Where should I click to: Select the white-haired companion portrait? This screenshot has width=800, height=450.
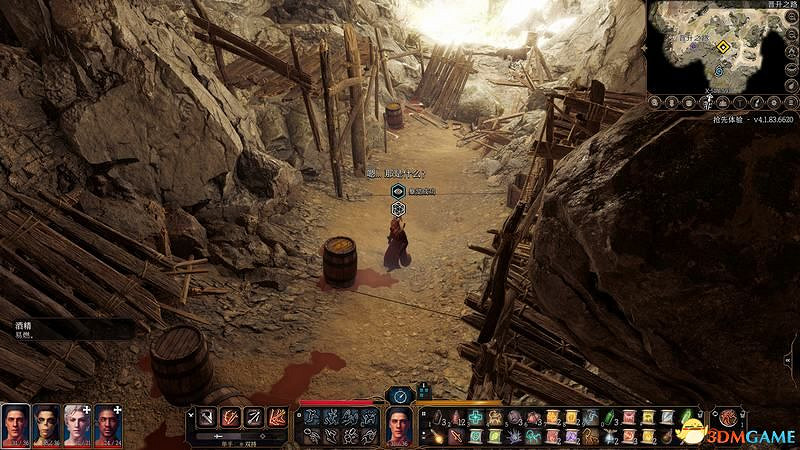(x=77, y=423)
